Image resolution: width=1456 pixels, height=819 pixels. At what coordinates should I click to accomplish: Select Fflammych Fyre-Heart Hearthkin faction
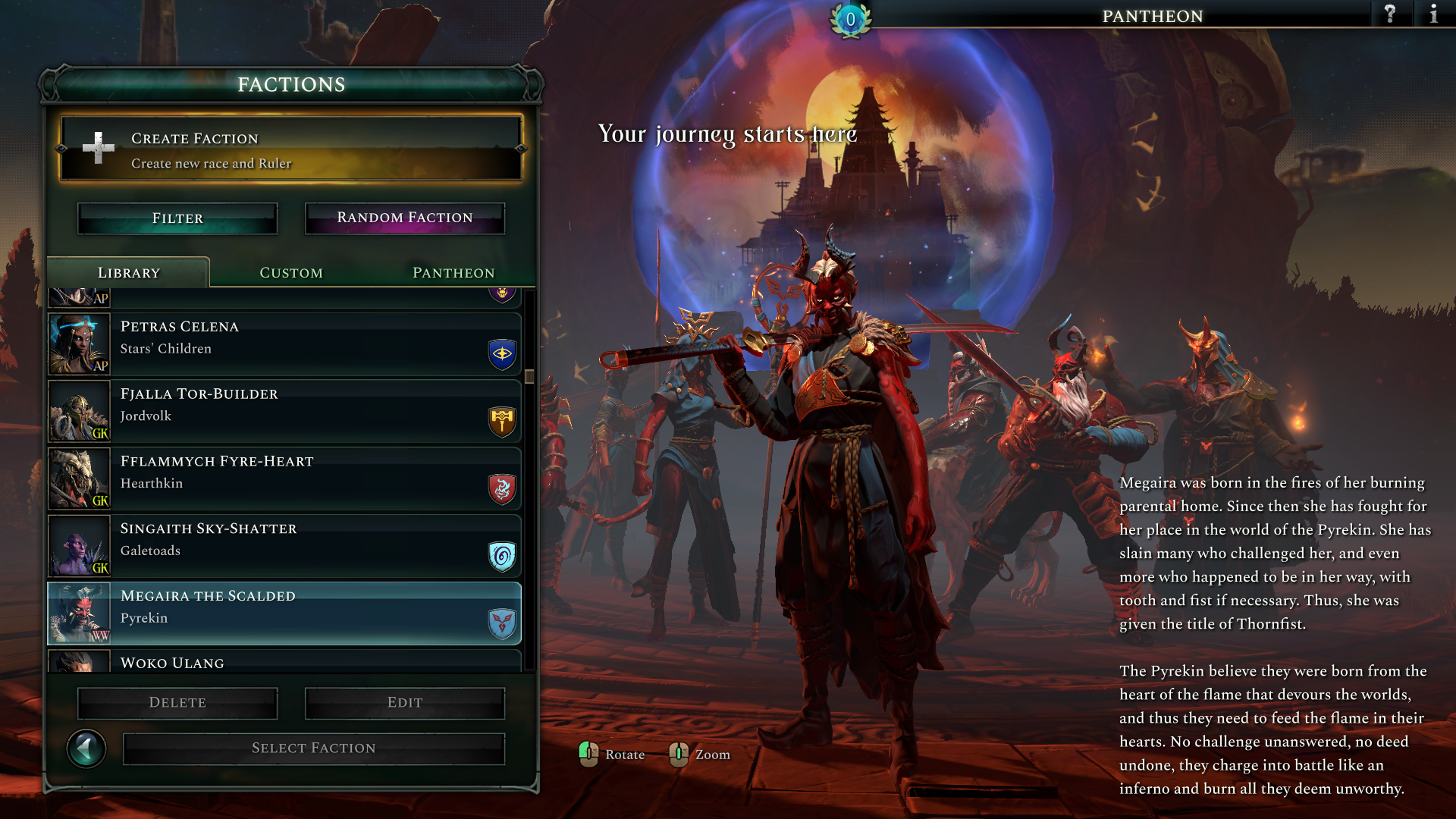(284, 479)
